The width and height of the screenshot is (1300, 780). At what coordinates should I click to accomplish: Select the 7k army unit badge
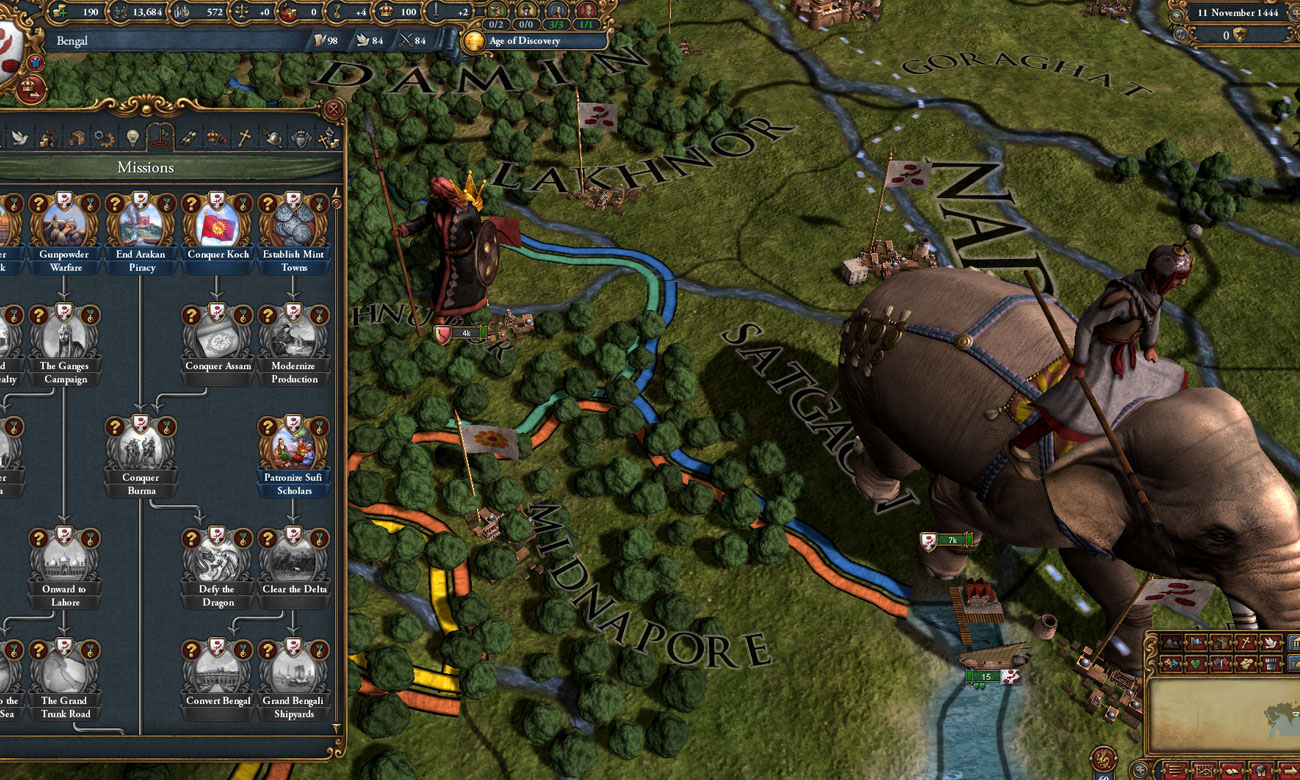tap(946, 541)
